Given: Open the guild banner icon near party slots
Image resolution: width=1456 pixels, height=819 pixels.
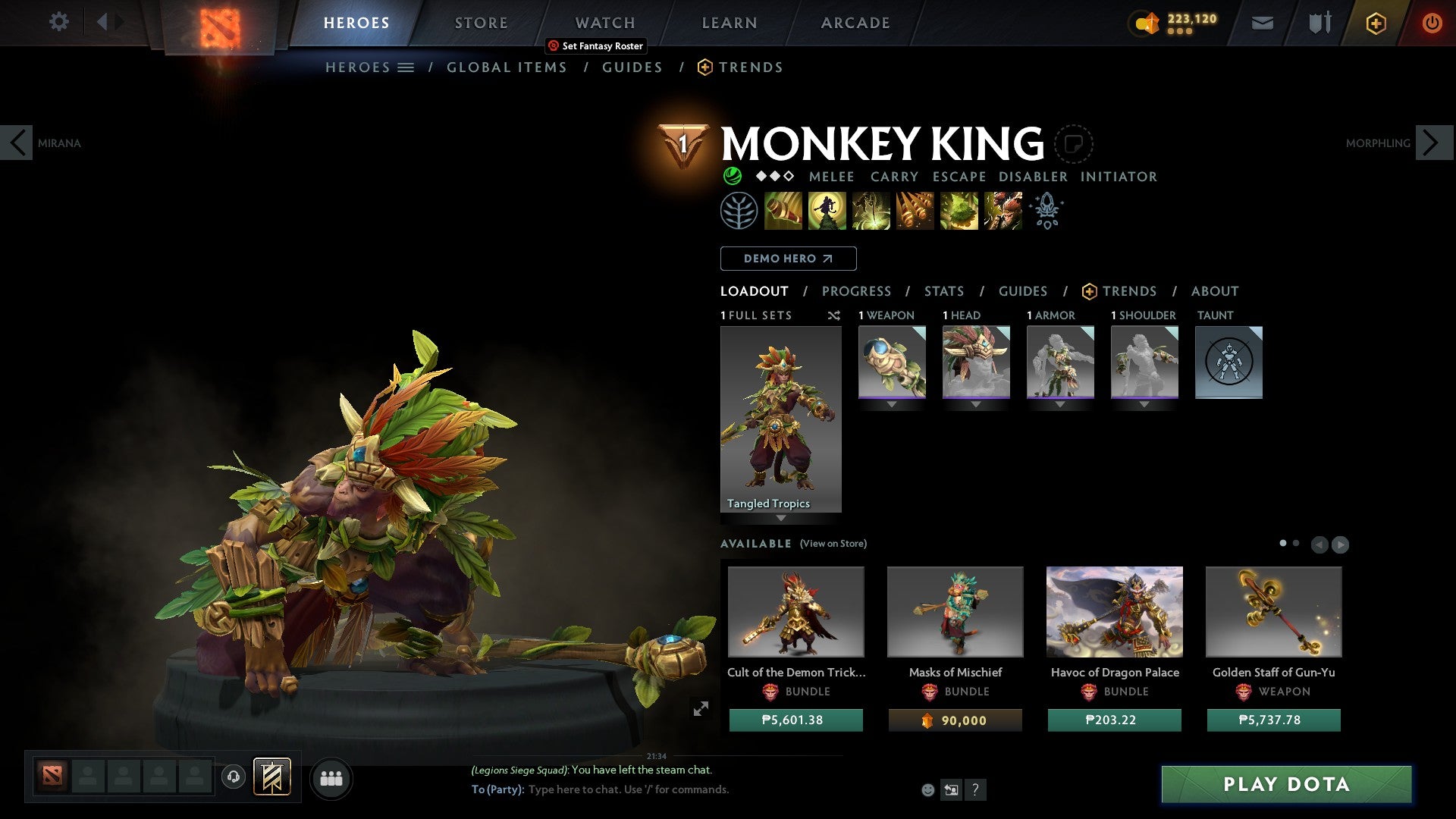Looking at the screenshot, I should 273,777.
